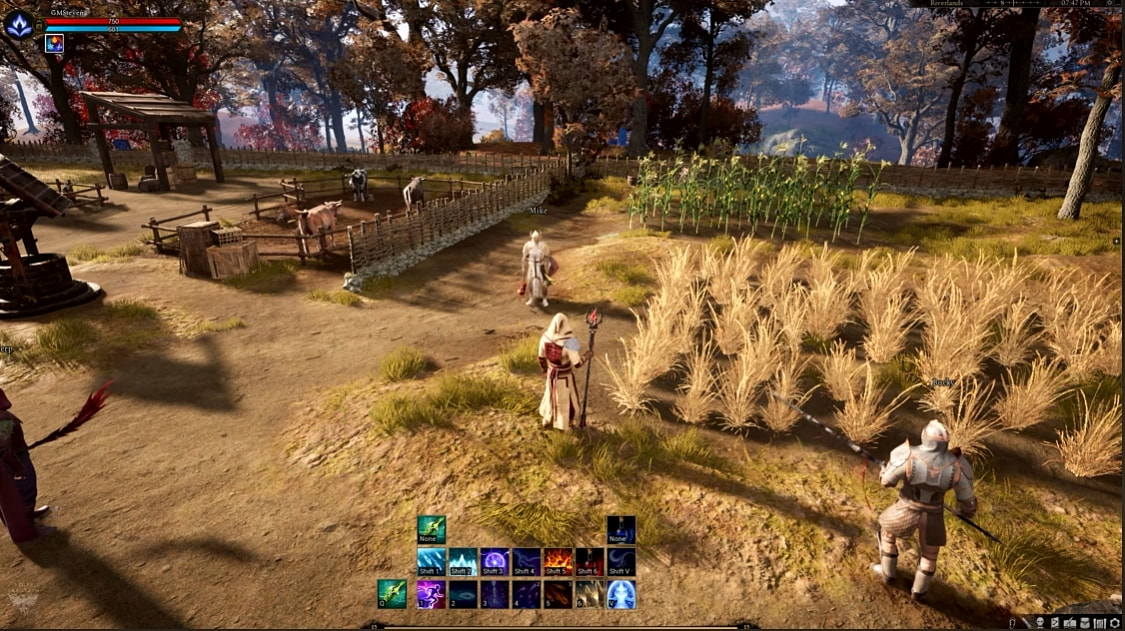
Task: Activate the glowing blue spirit V ability
Action: click(x=621, y=594)
